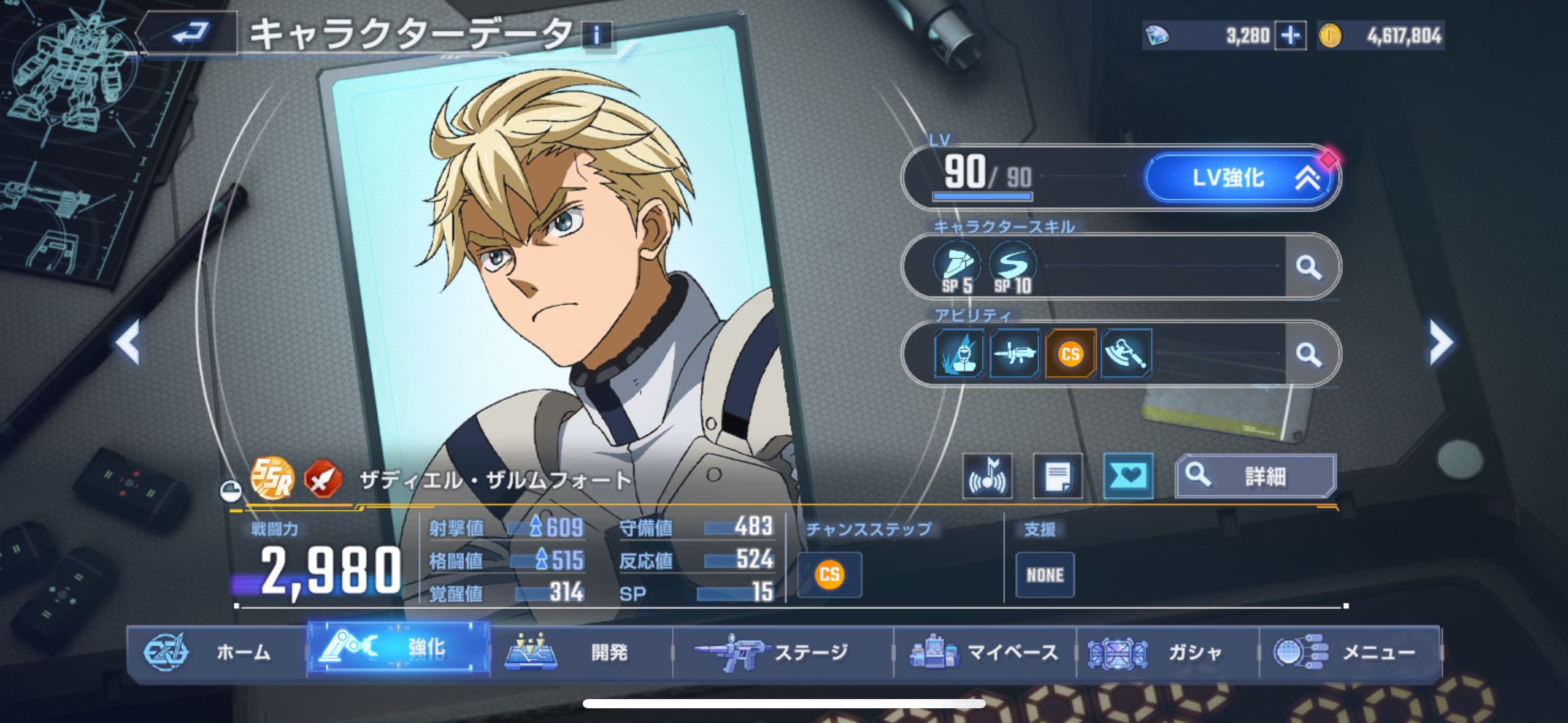Open the info icon beside the screen title
The width and height of the screenshot is (1568, 723).
click(596, 35)
